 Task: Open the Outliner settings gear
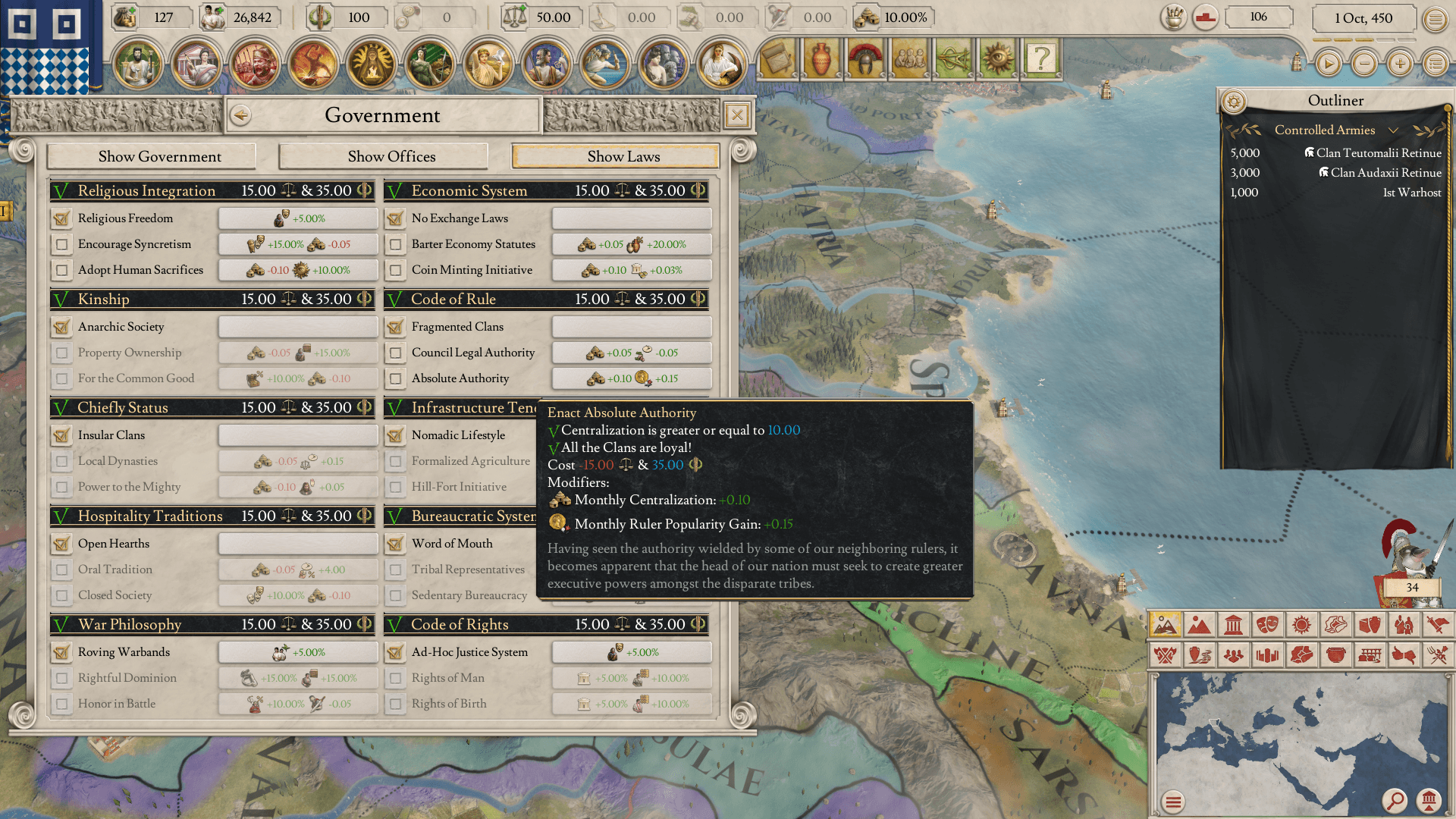point(1234,102)
